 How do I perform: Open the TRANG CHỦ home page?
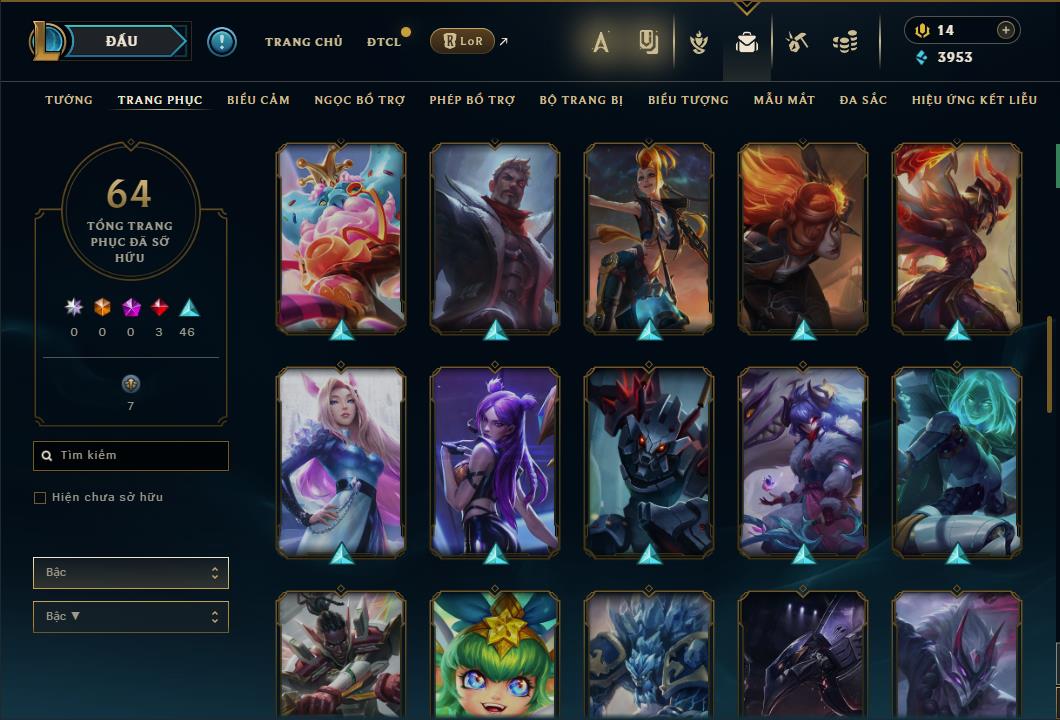point(303,42)
